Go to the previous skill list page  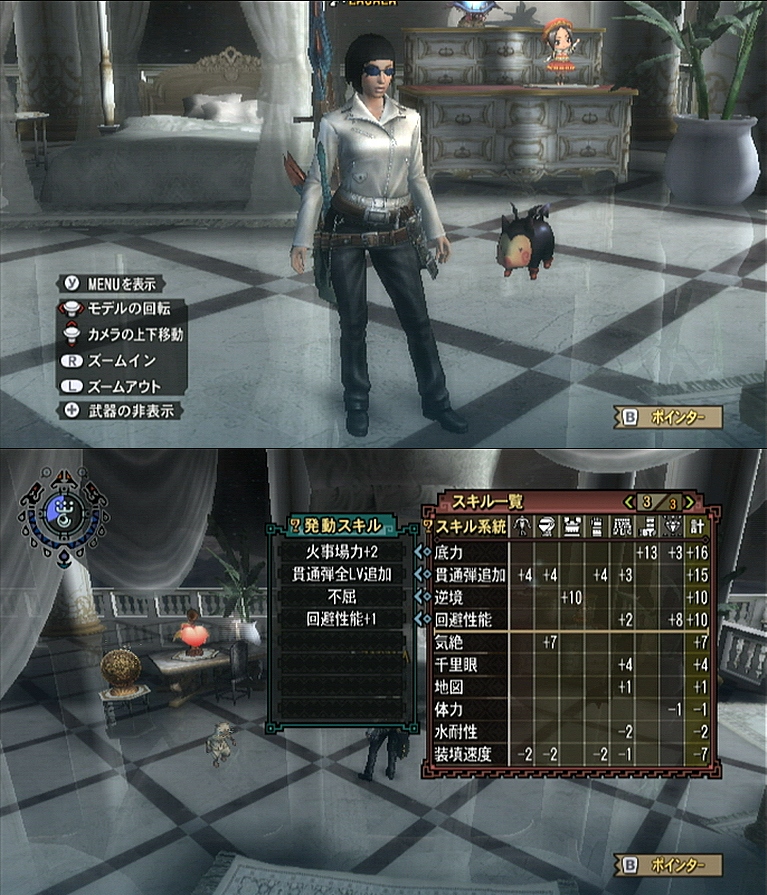click(629, 502)
